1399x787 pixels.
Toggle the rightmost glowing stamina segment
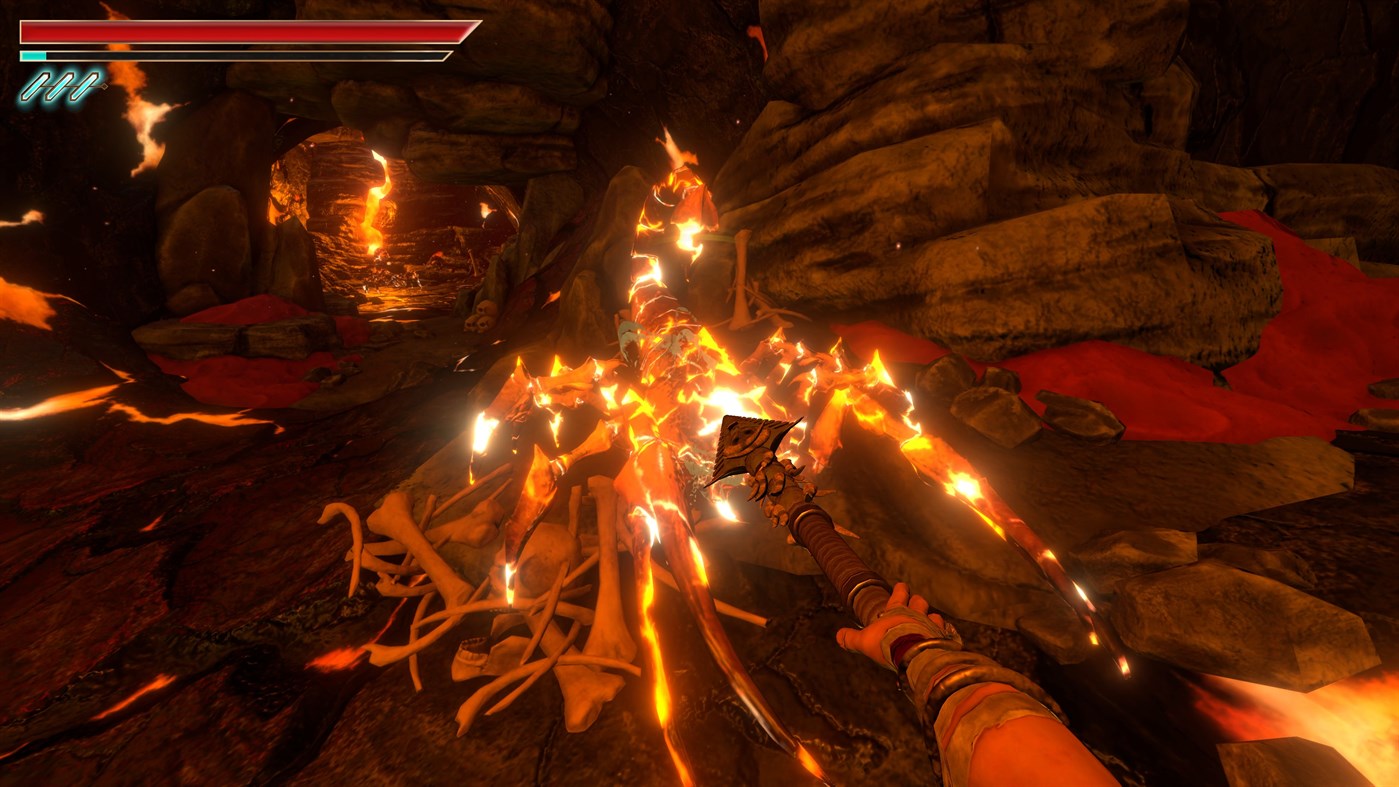[86, 86]
